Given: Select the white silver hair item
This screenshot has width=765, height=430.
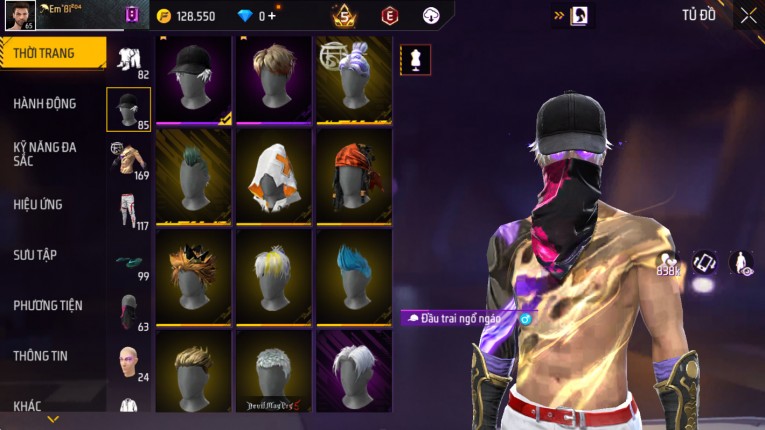Looking at the screenshot, I should [x=354, y=368].
